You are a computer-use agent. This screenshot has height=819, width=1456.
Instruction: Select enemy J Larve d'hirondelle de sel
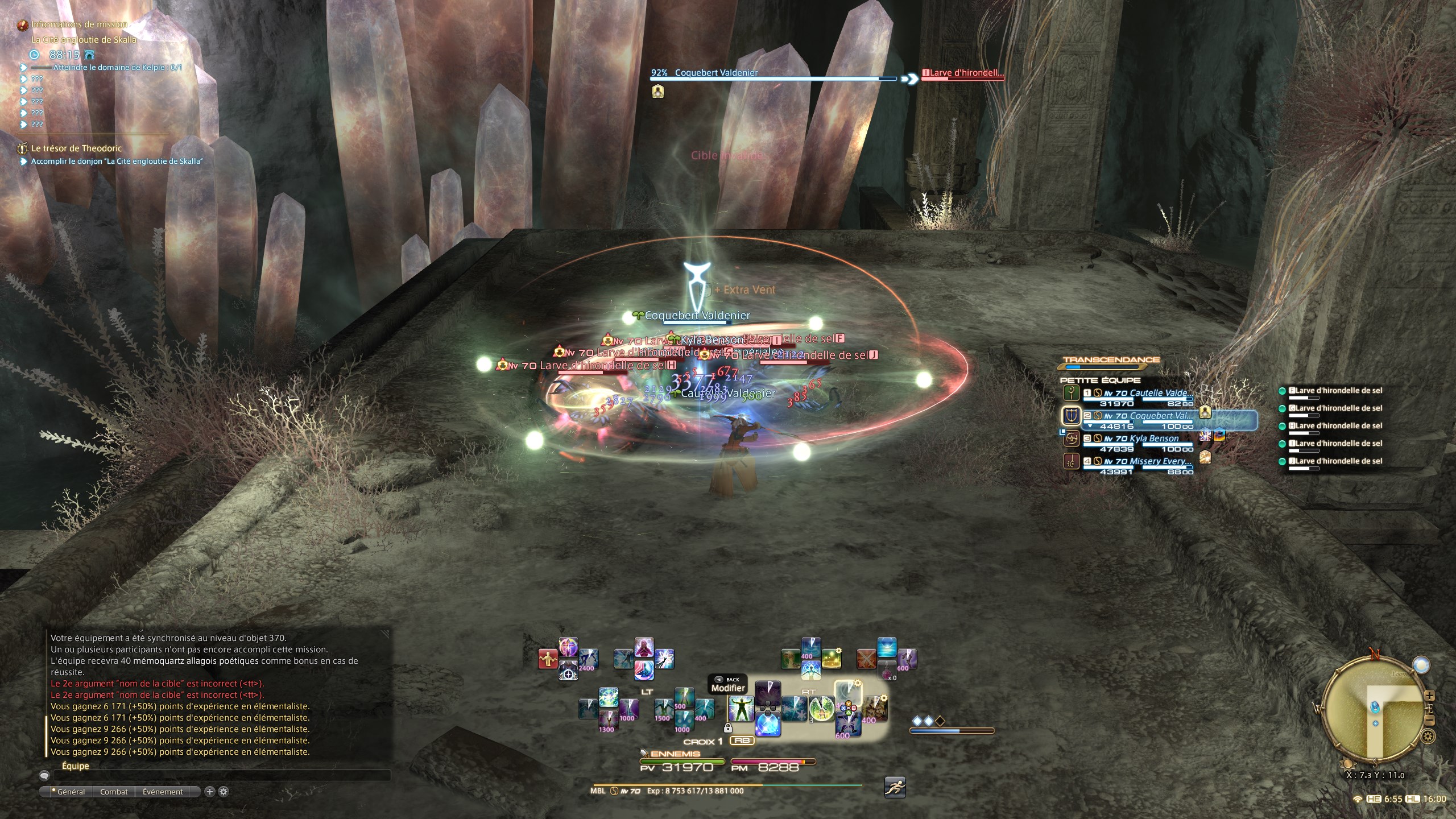tap(1334, 461)
